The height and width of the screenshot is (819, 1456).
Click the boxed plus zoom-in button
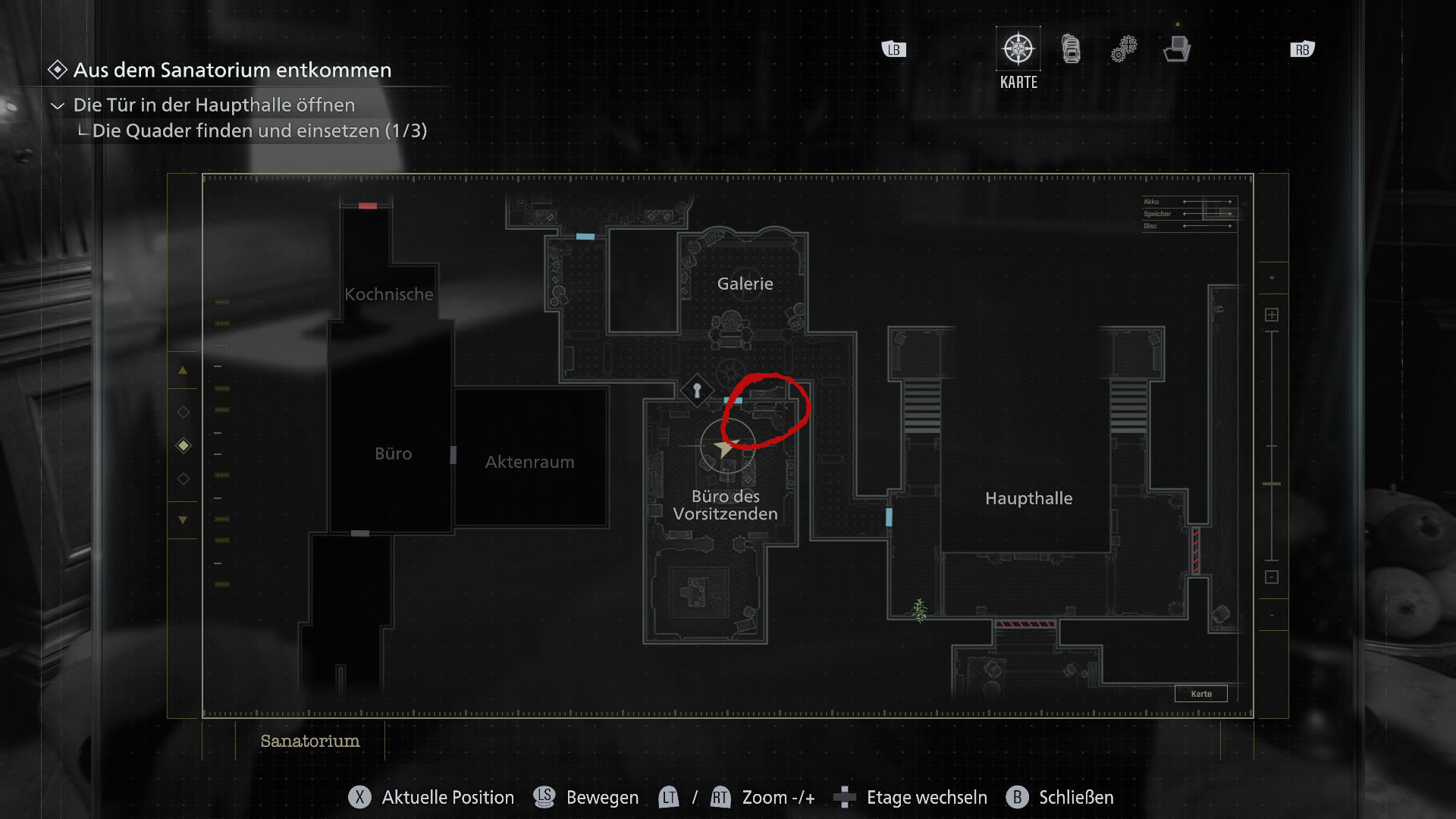click(1272, 315)
